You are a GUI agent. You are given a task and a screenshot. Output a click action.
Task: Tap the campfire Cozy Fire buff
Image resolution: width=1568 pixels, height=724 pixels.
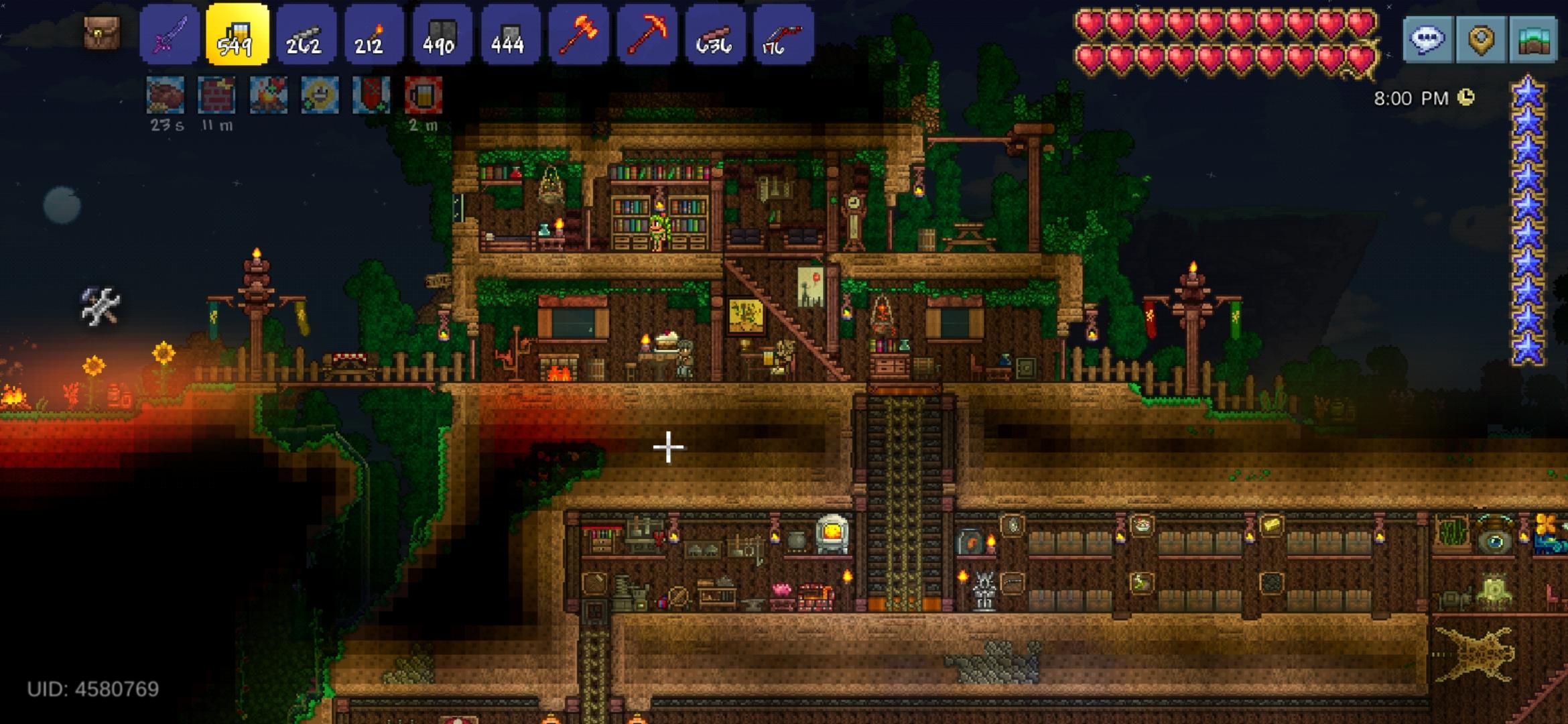(268, 95)
